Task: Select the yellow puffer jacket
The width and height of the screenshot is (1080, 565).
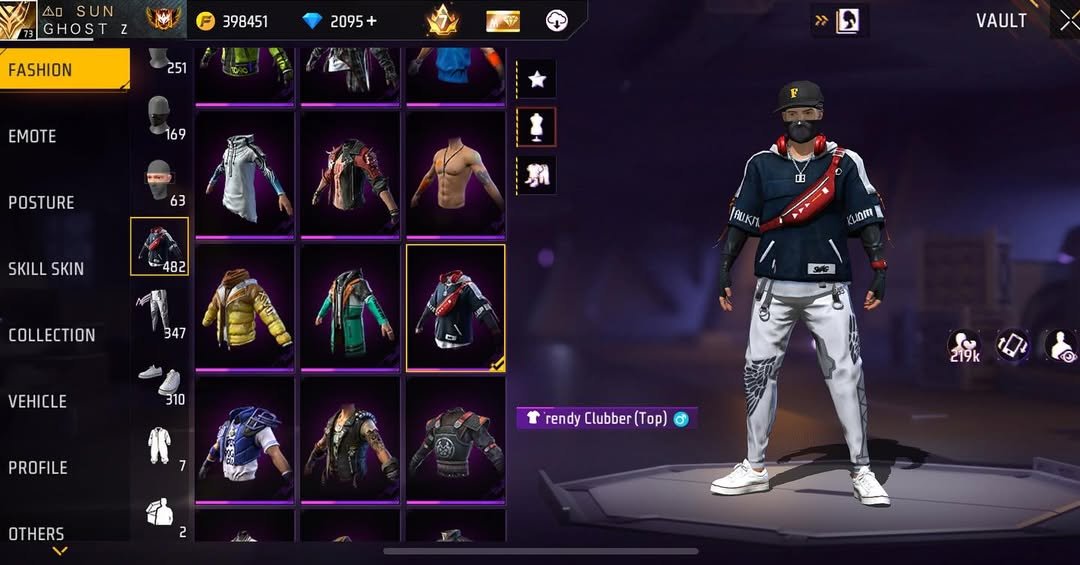Action: (x=245, y=307)
